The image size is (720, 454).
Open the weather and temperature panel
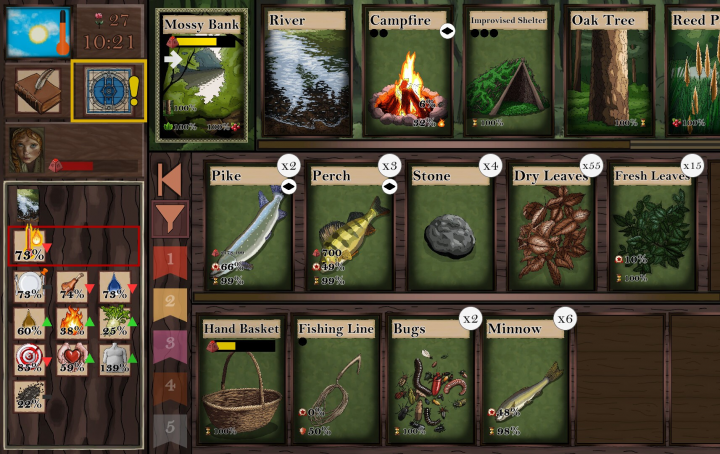(x=38, y=32)
